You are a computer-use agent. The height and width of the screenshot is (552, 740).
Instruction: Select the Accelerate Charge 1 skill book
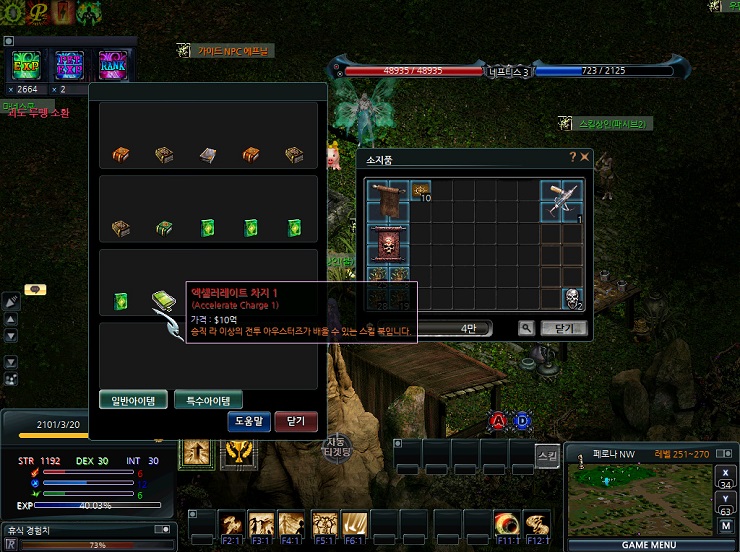pos(163,300)
